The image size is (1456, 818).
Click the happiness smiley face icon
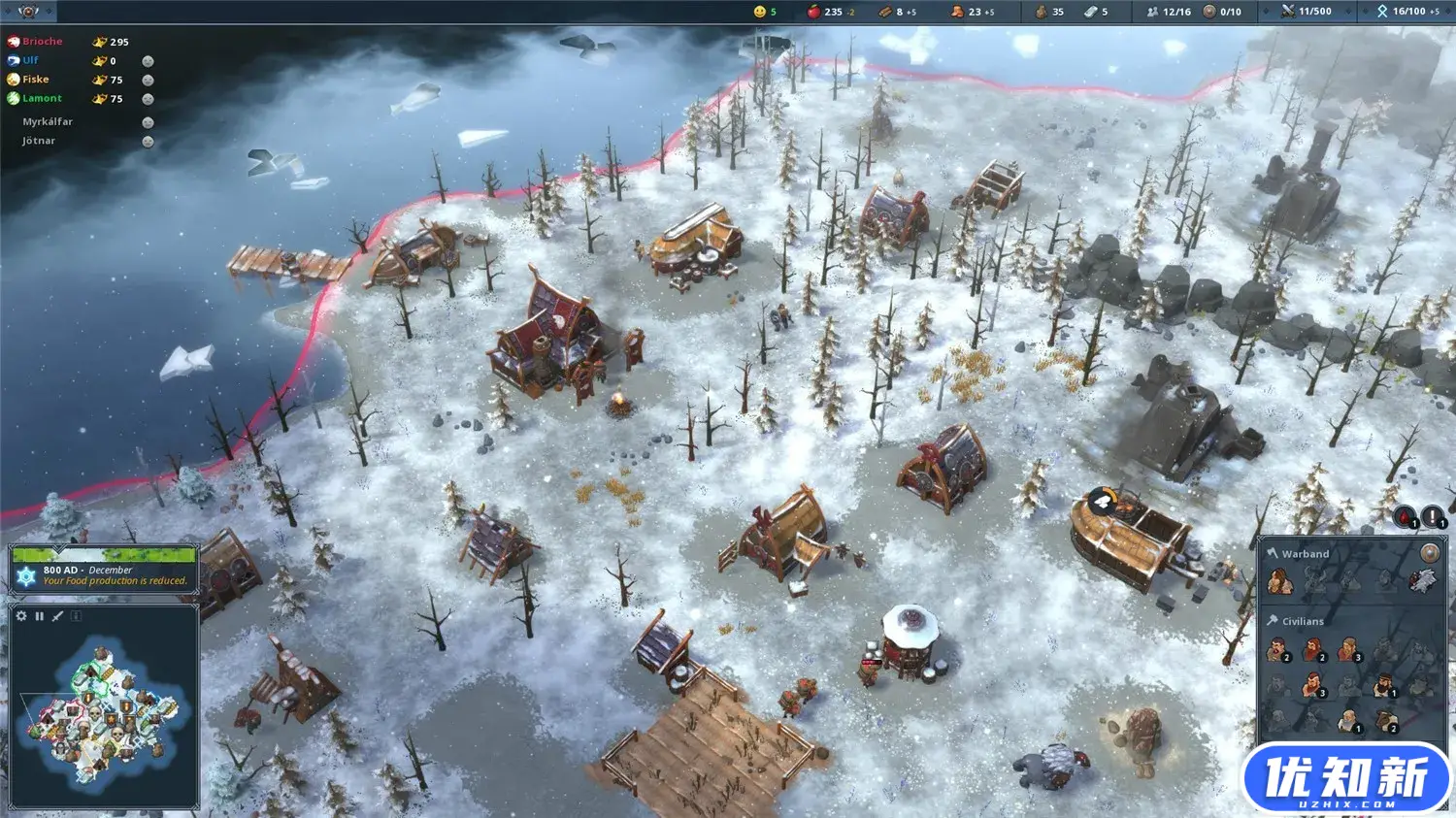click(x=760, y=12)
